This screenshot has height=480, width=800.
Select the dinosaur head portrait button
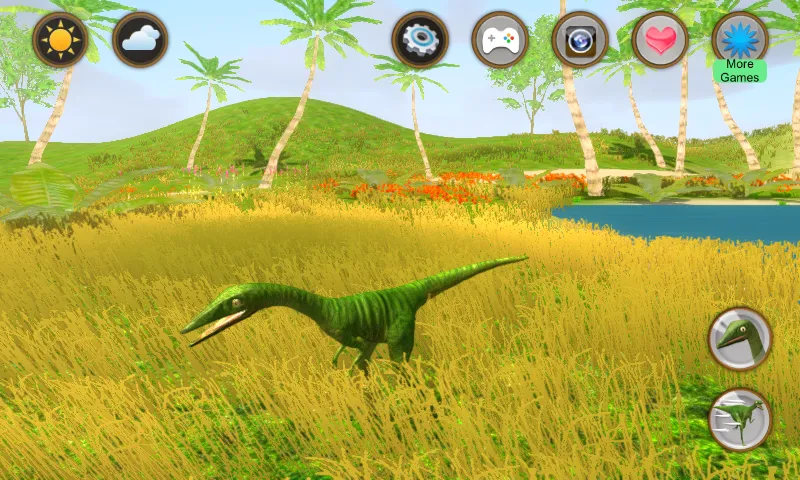(740, 339)
